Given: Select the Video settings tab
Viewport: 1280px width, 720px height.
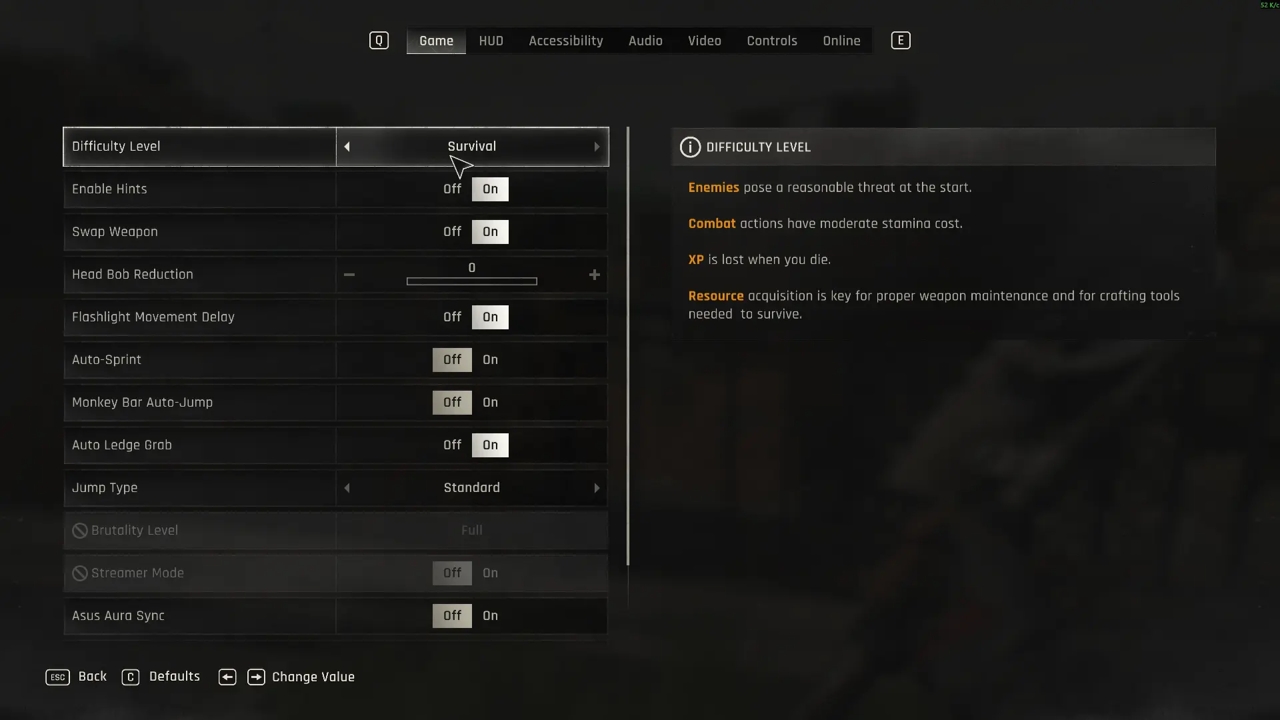Looking at the screenshot, I should click(x=704, y=41).
